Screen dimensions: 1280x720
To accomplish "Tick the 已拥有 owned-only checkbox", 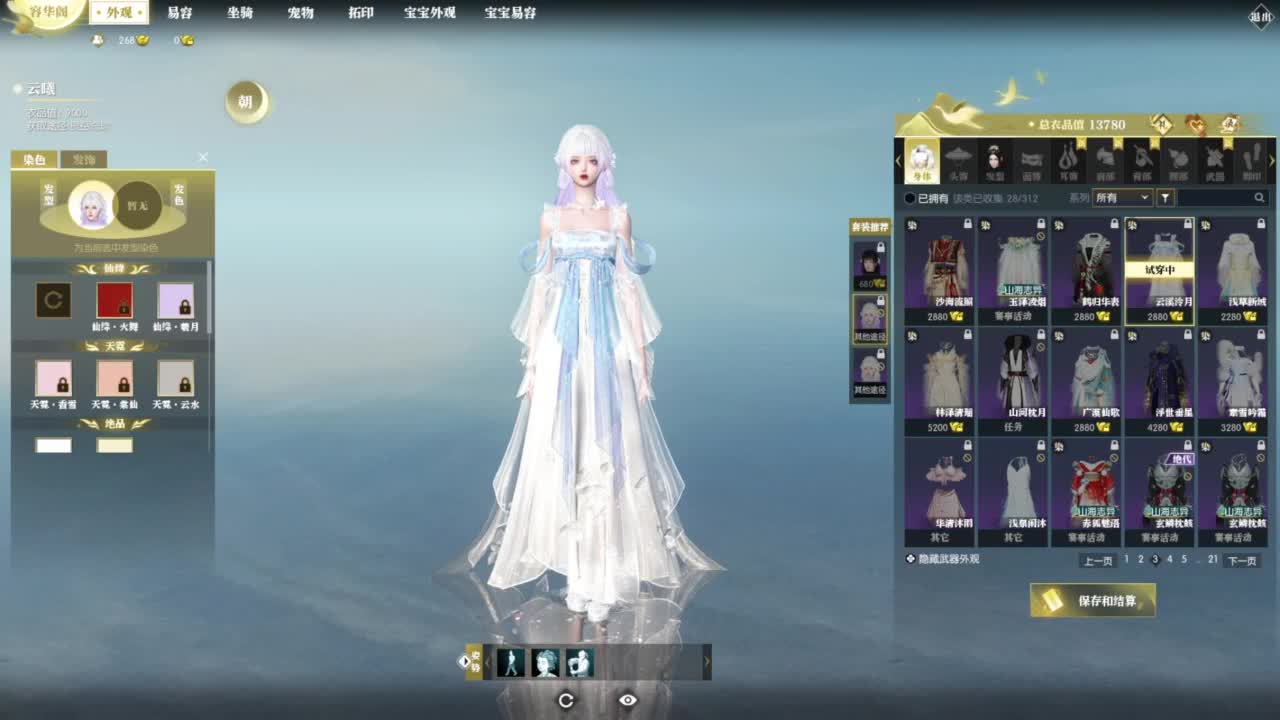I will [910, 198].
